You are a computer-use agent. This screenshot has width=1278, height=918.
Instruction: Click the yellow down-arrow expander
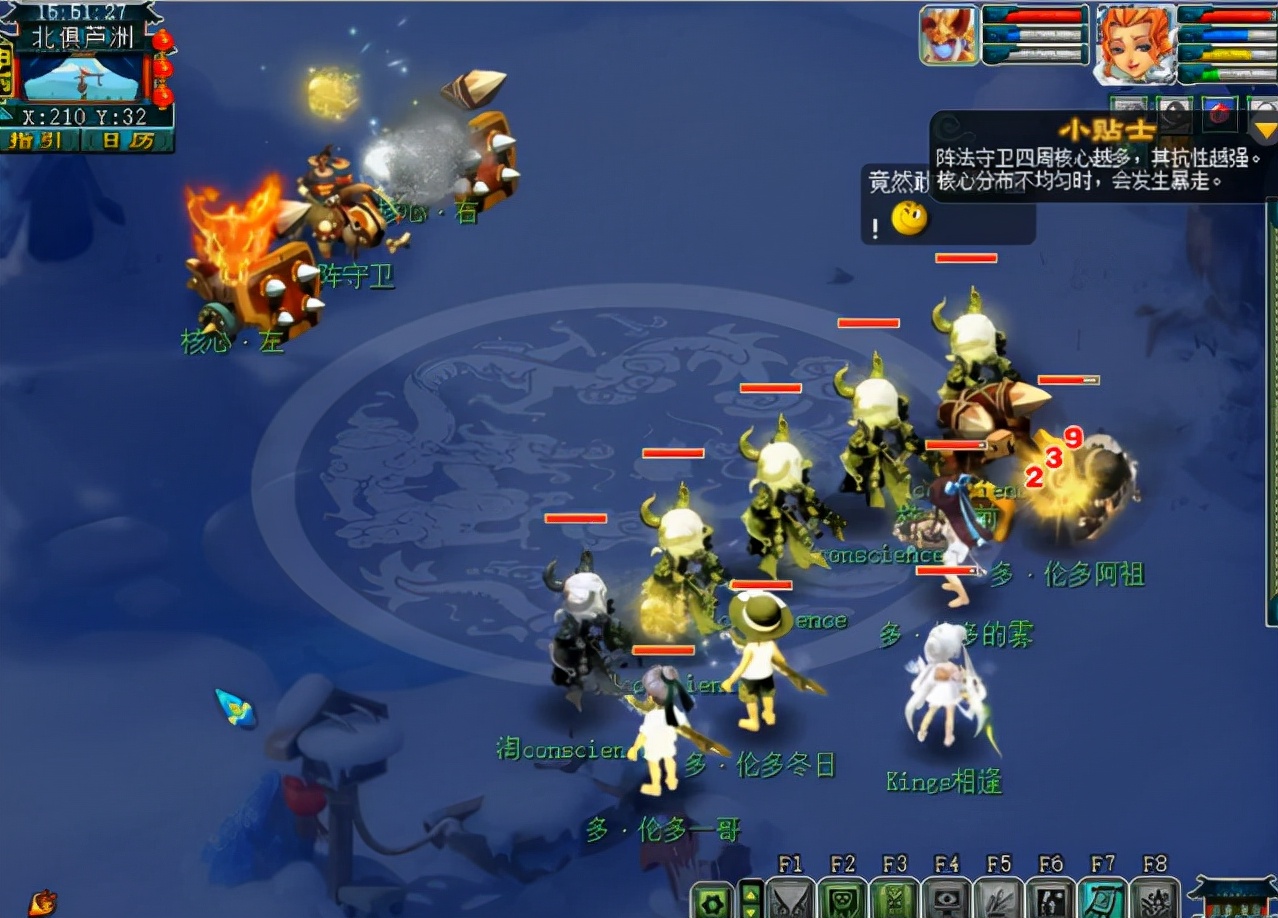(1265, 128)
